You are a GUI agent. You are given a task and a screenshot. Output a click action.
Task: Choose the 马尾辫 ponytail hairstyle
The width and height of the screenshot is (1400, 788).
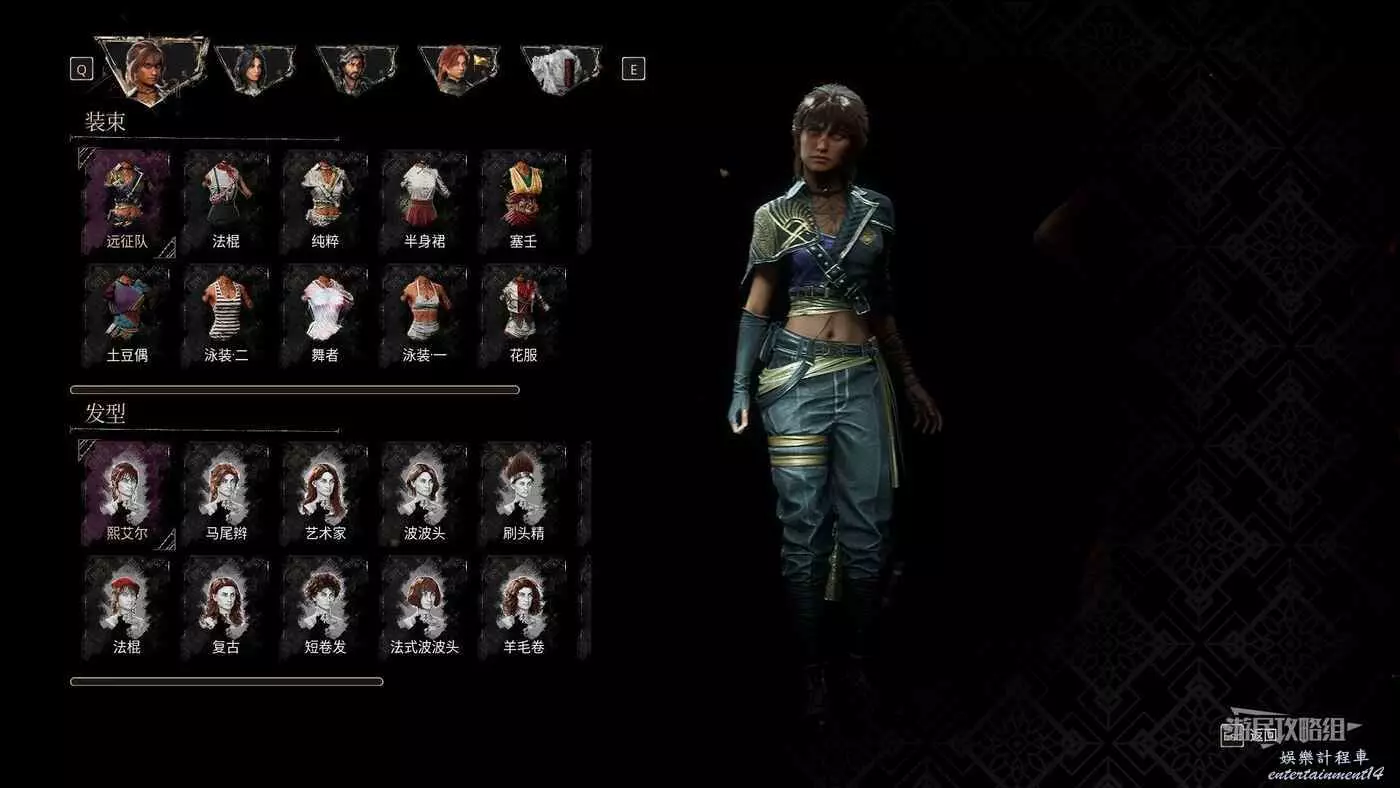click(226, 492)
